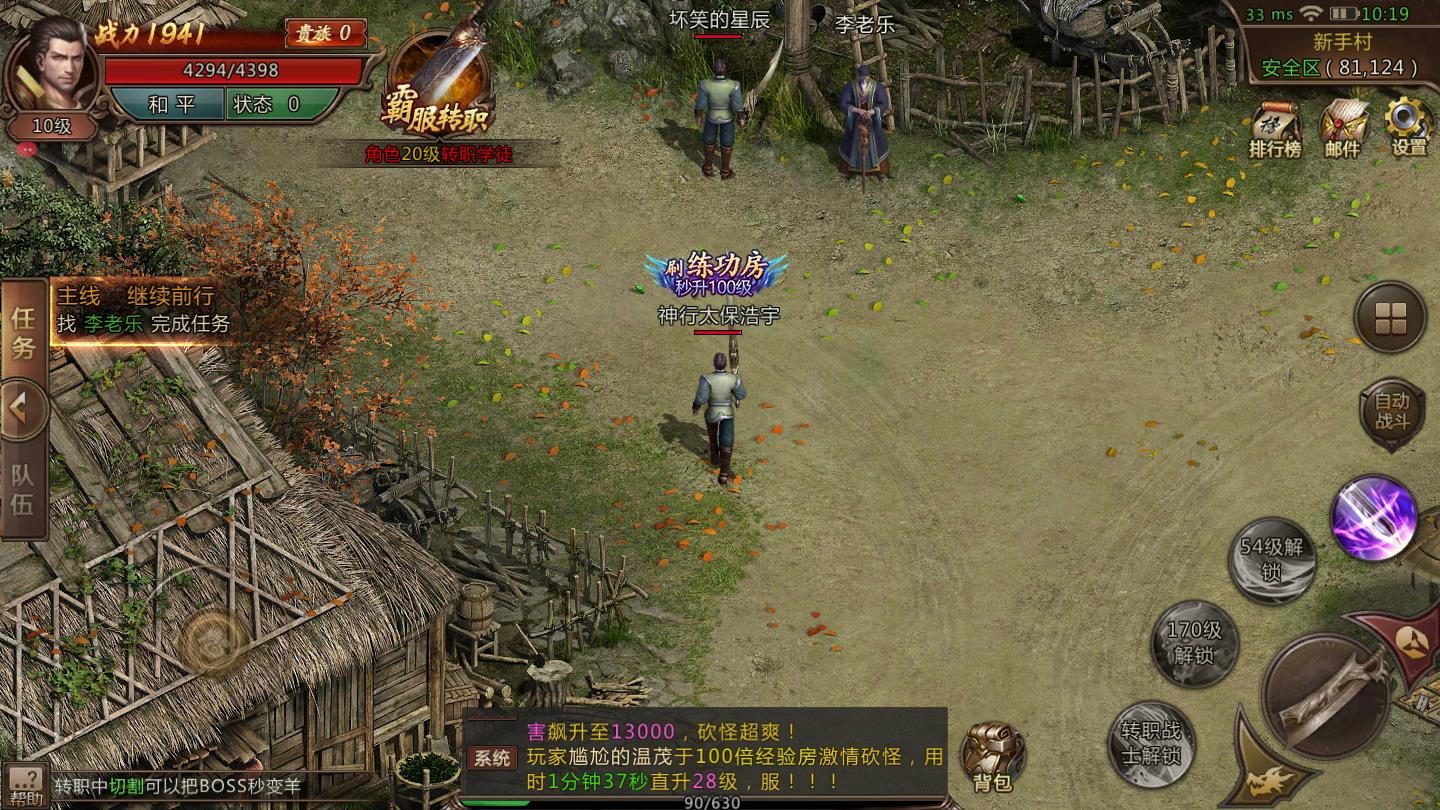Open the 系统 chat message box
1440x810 pixels.
point(705,757)
